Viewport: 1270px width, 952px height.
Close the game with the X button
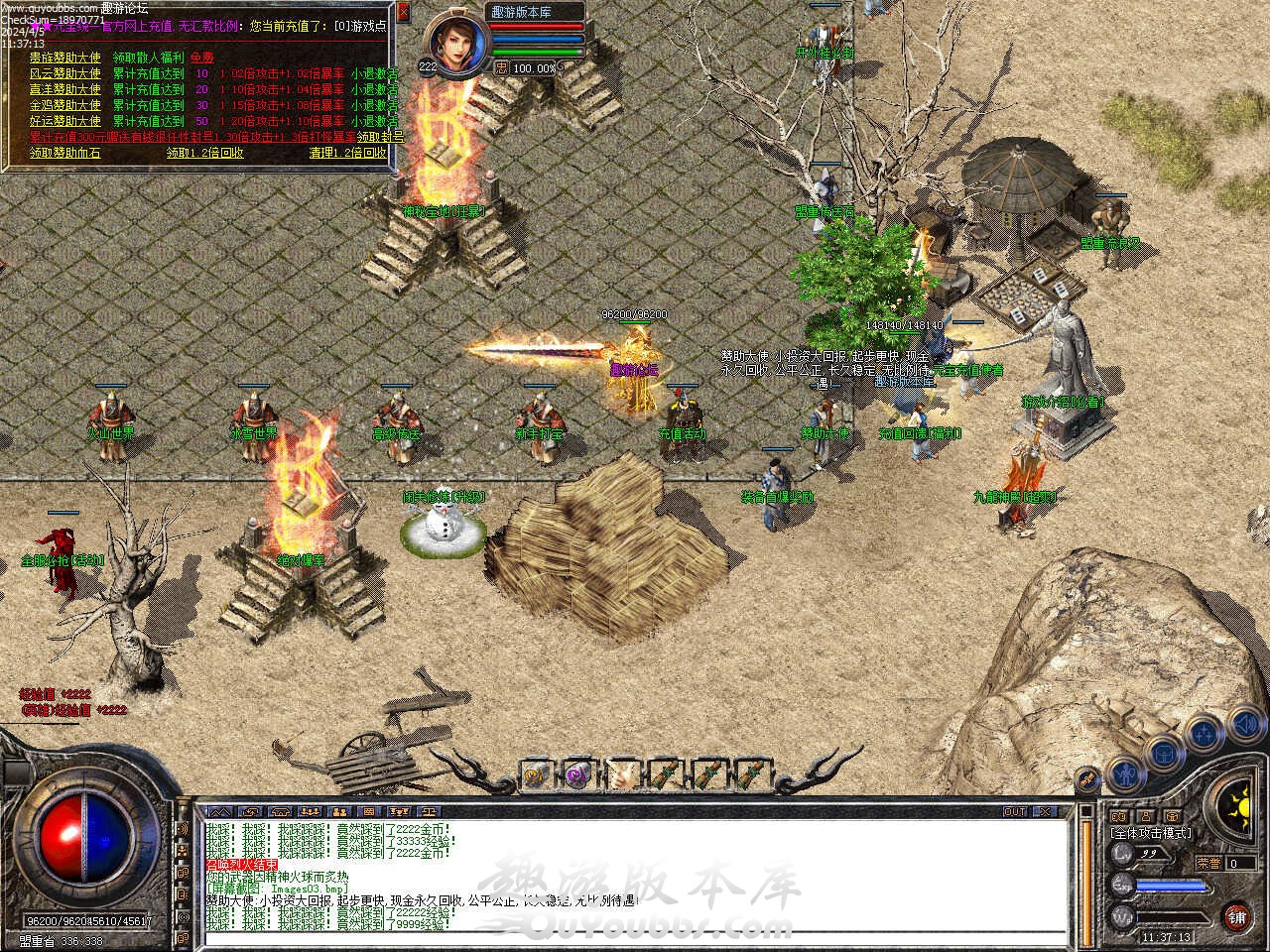(1045, 811)
